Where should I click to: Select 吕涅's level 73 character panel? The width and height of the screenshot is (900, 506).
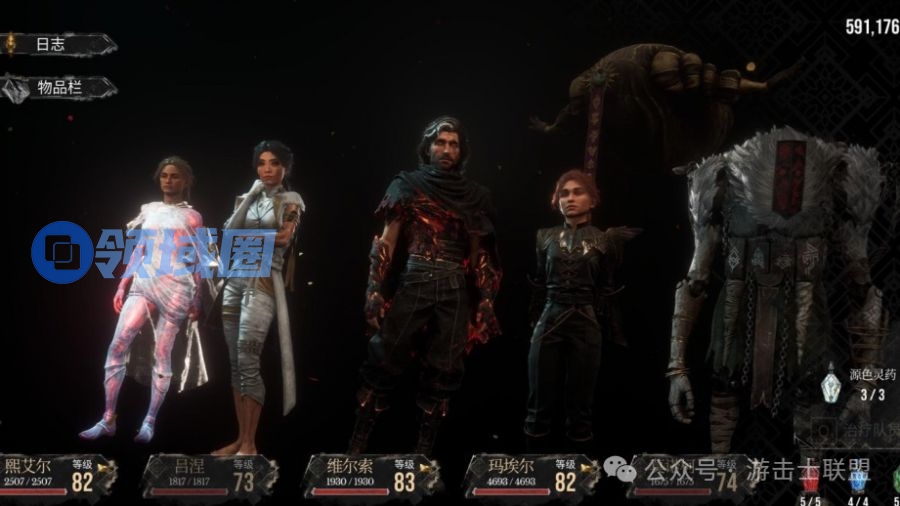tap(210, 476)
